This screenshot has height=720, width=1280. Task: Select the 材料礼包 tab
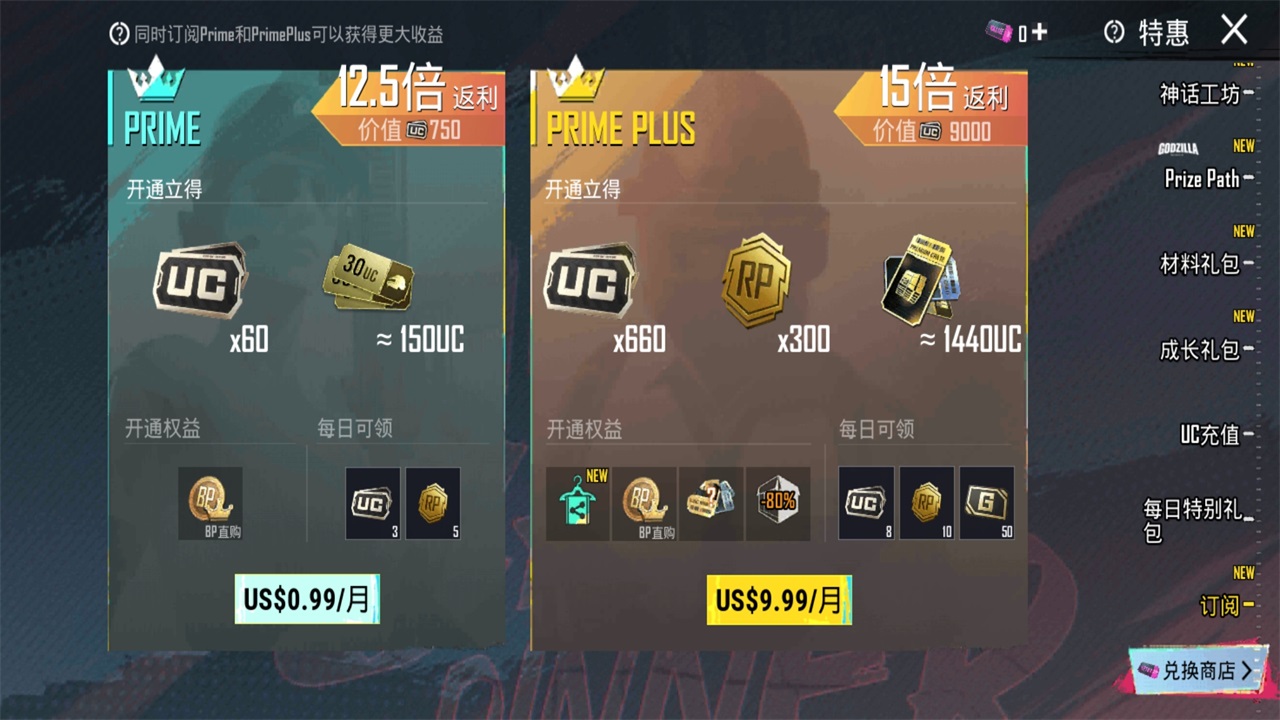(1200, 264)
